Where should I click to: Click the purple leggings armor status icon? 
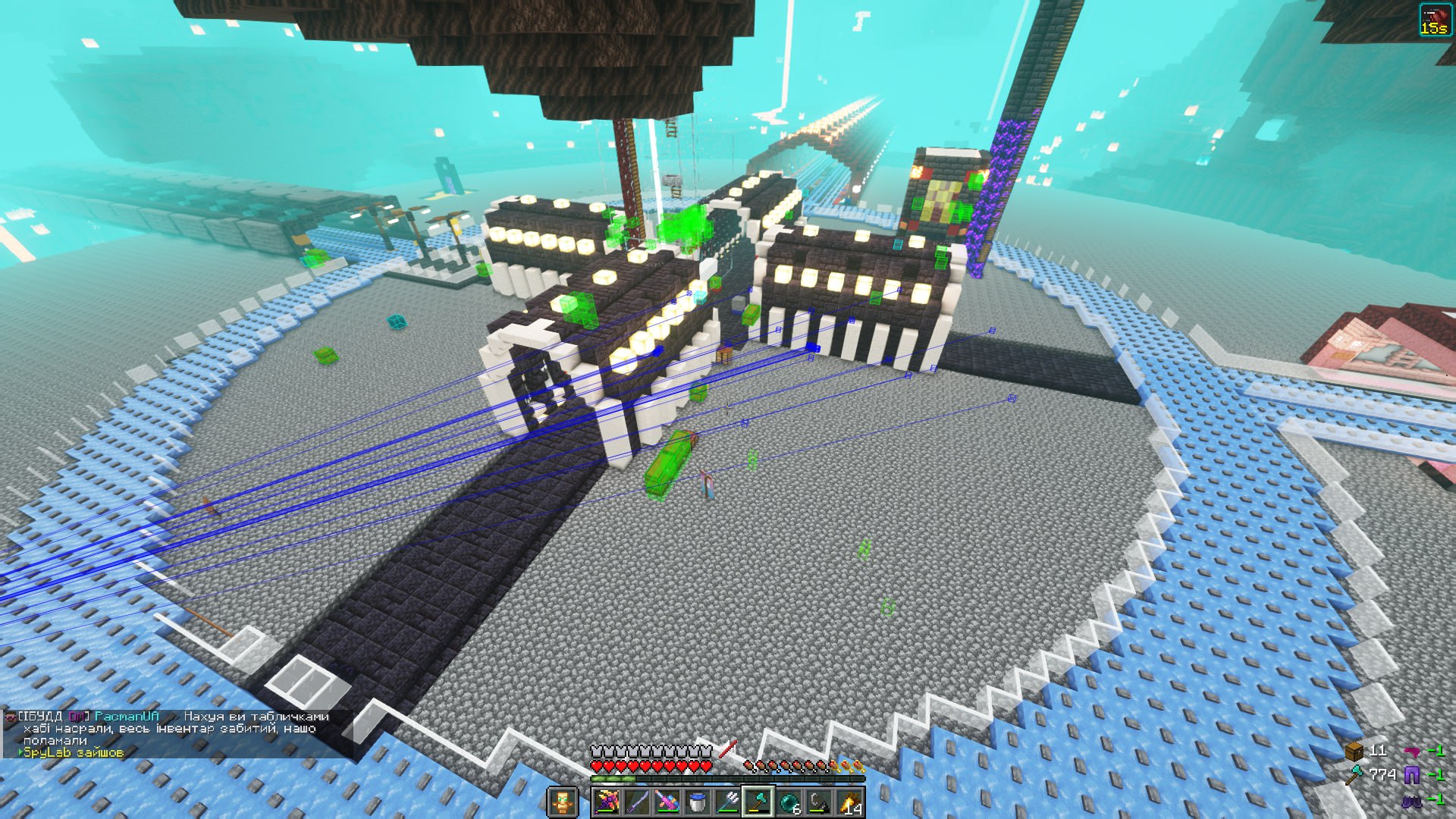tap(1412, 774)
